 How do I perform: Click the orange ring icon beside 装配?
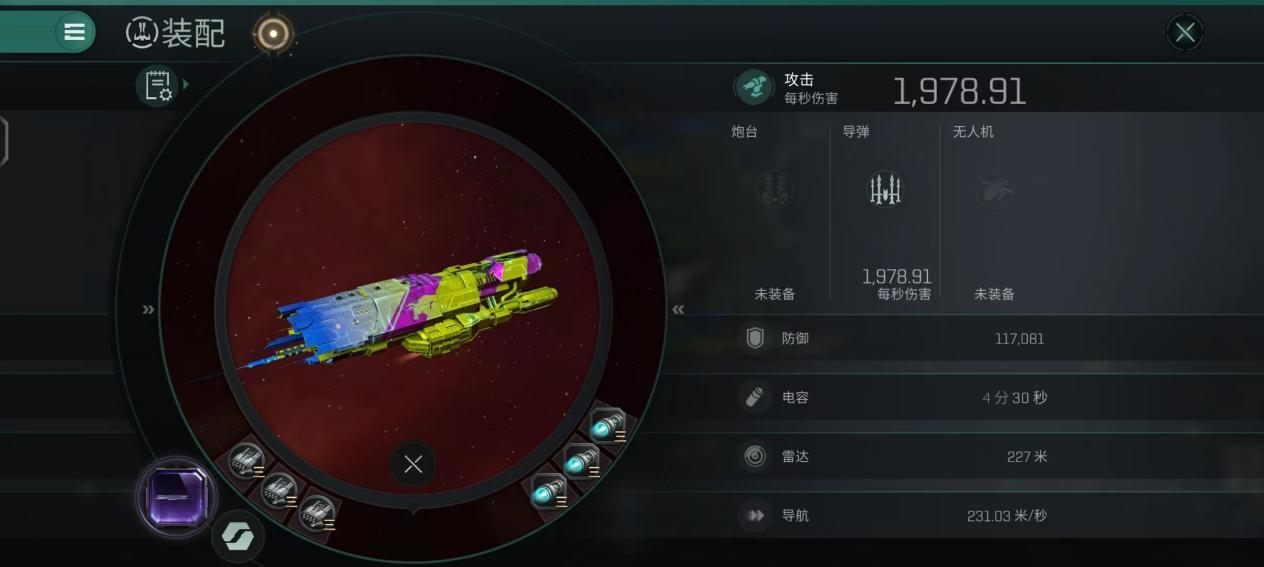coord(273,34)
